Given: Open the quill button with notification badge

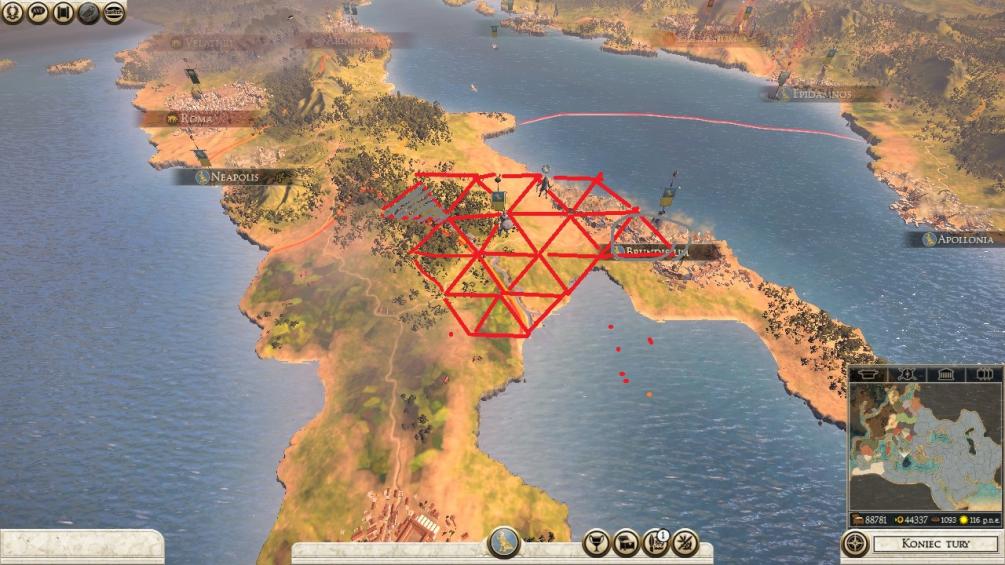Looking at the screenshot, I should 656,542.
